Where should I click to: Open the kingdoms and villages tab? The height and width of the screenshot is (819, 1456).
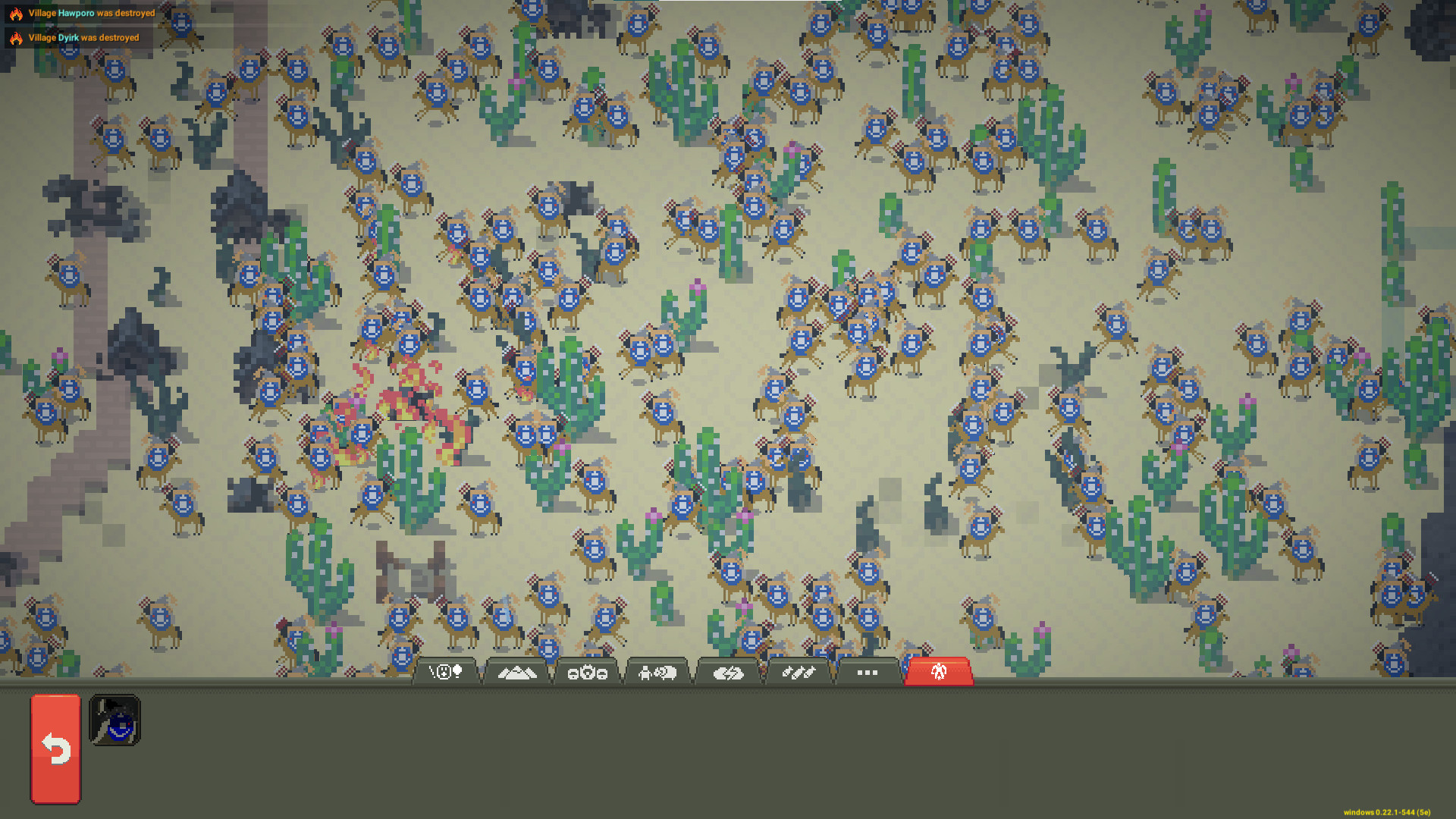coord(589,672)
